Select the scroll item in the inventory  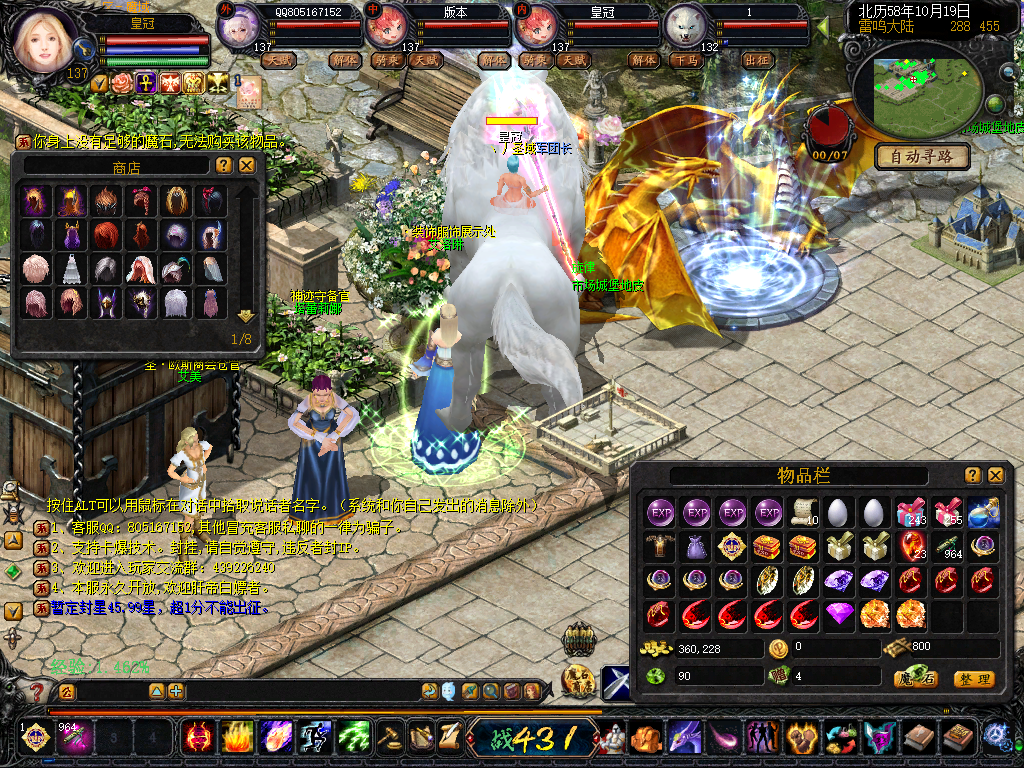[804, 513]
